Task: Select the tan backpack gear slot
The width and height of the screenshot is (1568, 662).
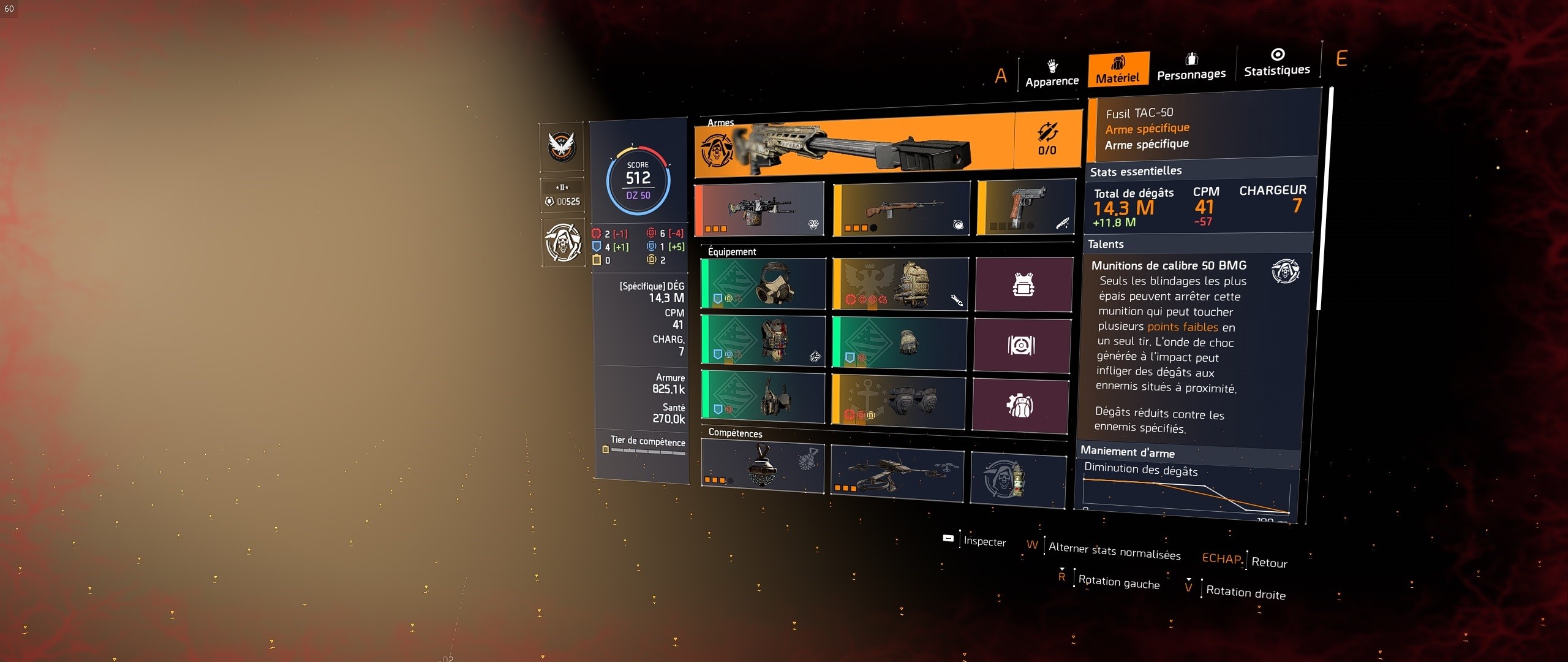Action: pos(900,284)
